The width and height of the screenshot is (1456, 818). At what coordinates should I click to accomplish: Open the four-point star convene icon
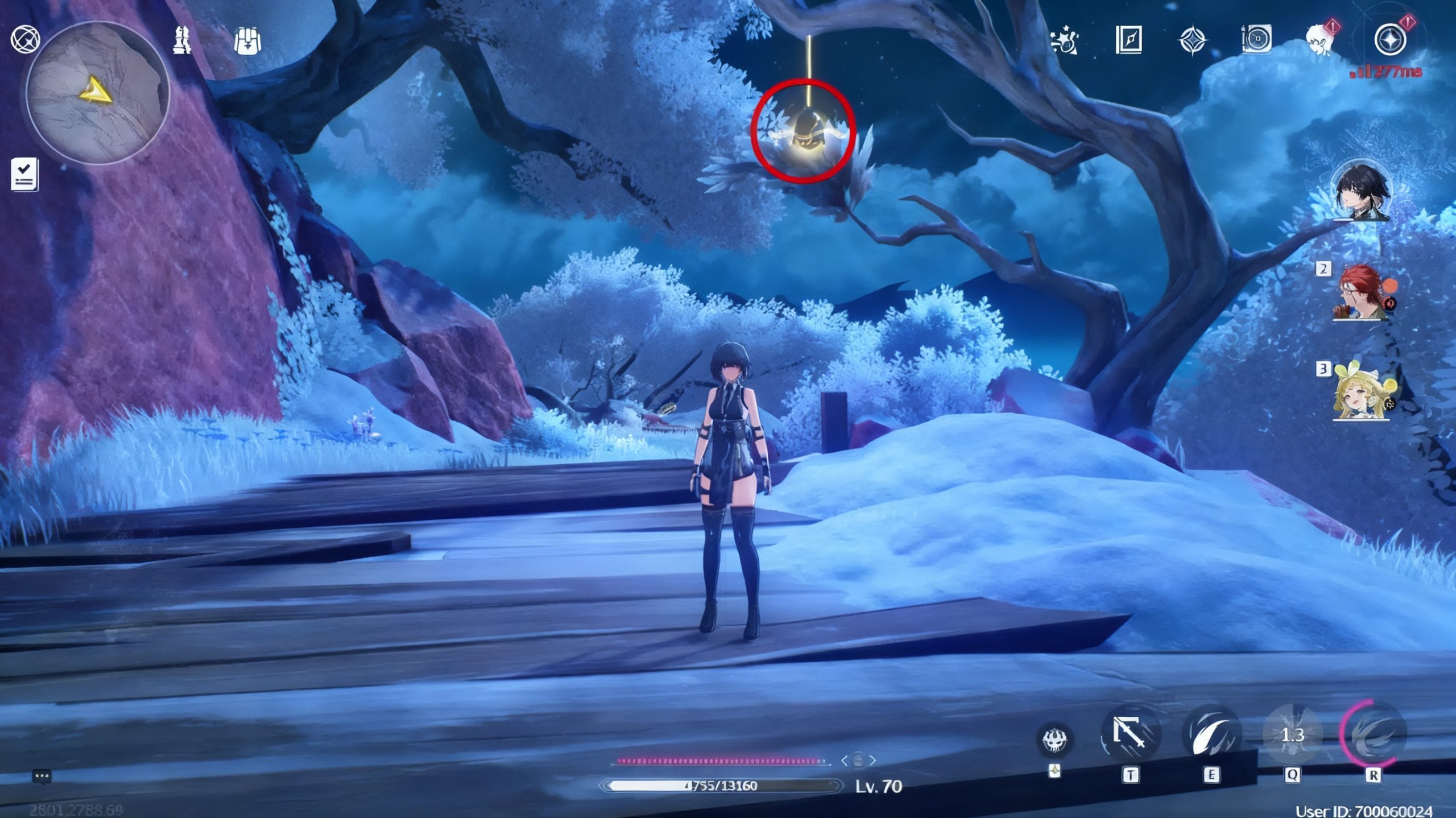click(1192, 40)
